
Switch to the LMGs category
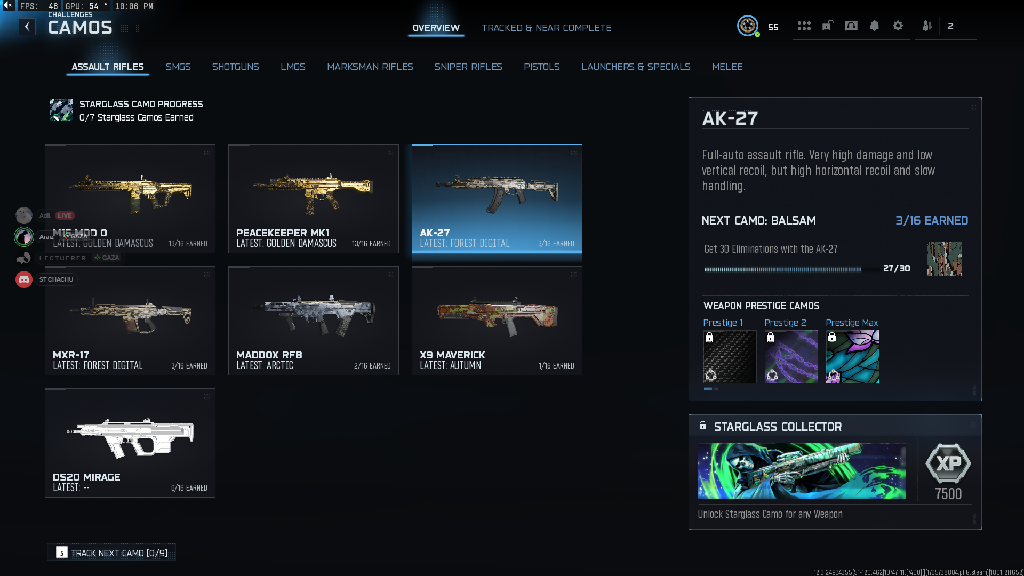(292, 67)
